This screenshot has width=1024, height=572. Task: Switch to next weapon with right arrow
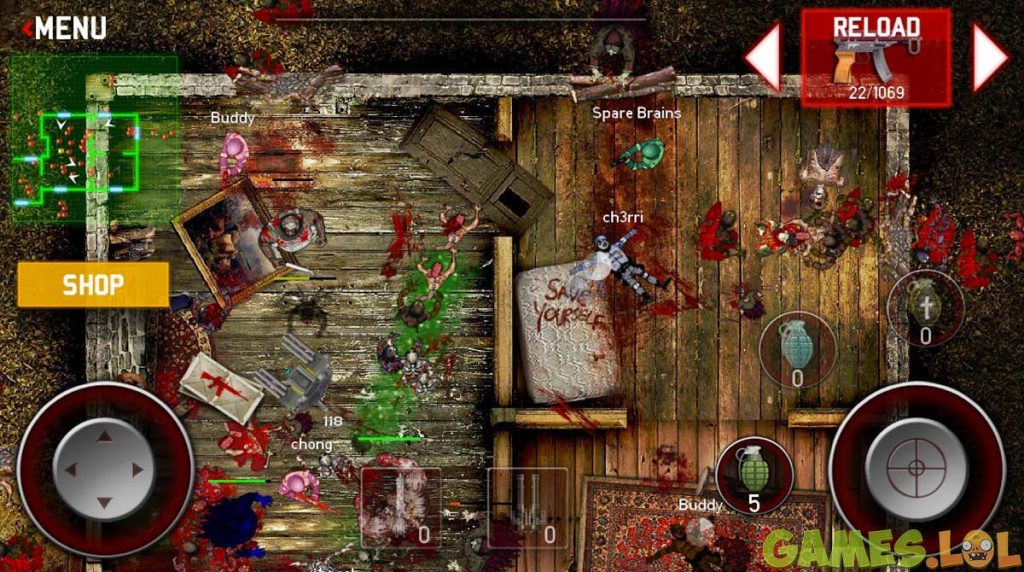(988, 58)
